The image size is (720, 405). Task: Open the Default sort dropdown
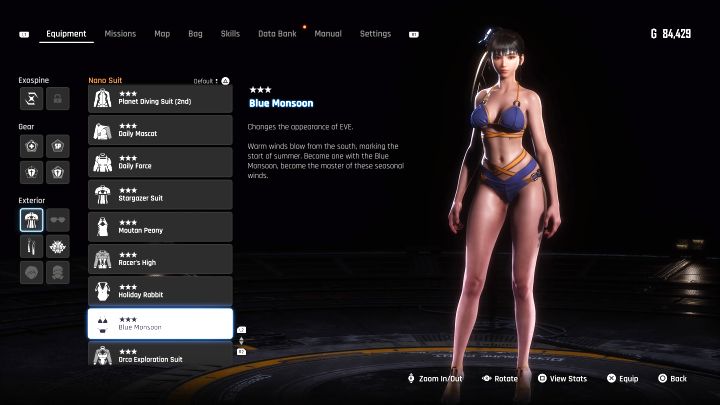click(211, 80)
